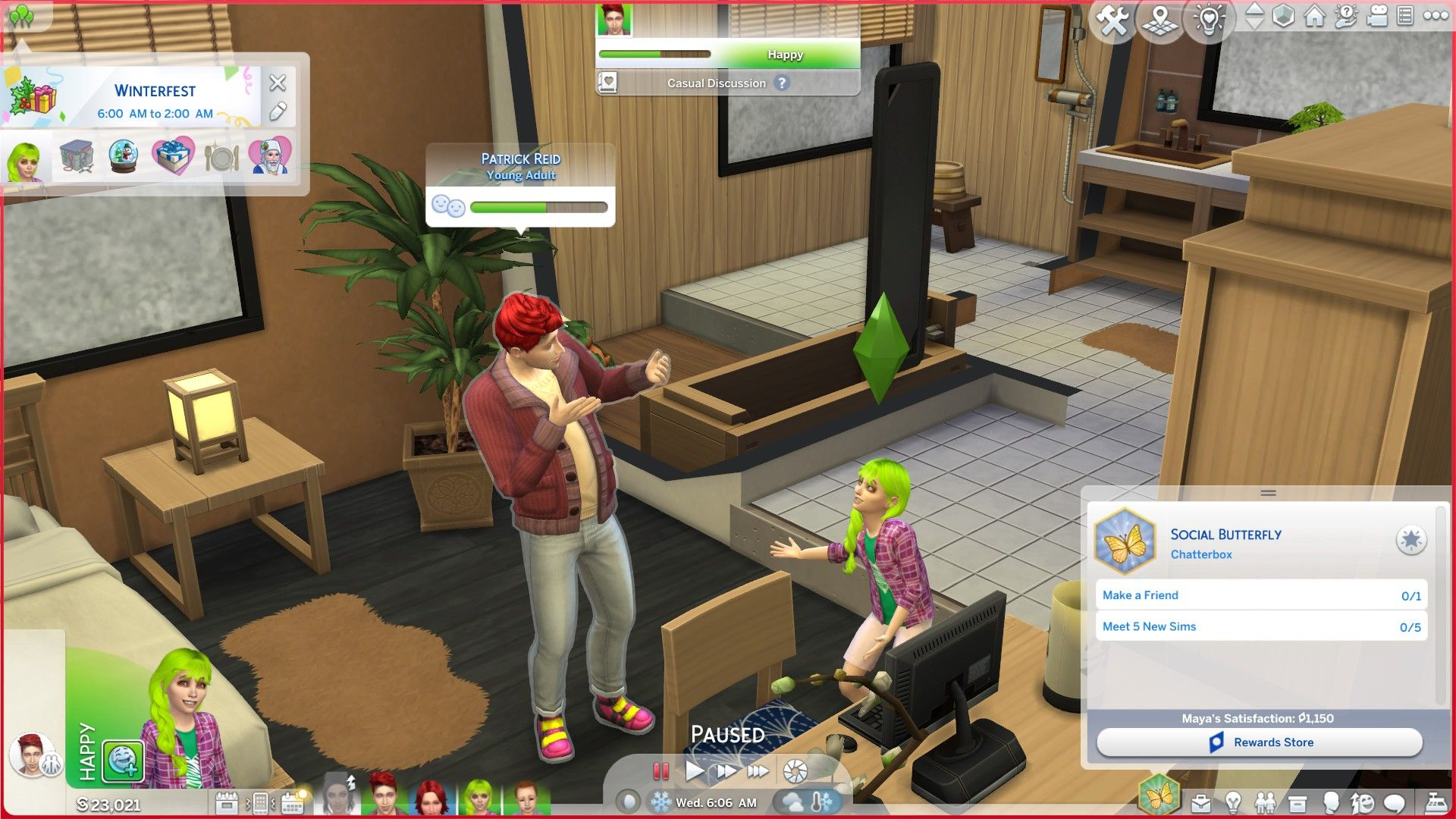This screenshot has height=819, width=1456.
Task: Open the Skills panel lightbulb icon
Action: pyautogui.click(x=1233, y=803)
